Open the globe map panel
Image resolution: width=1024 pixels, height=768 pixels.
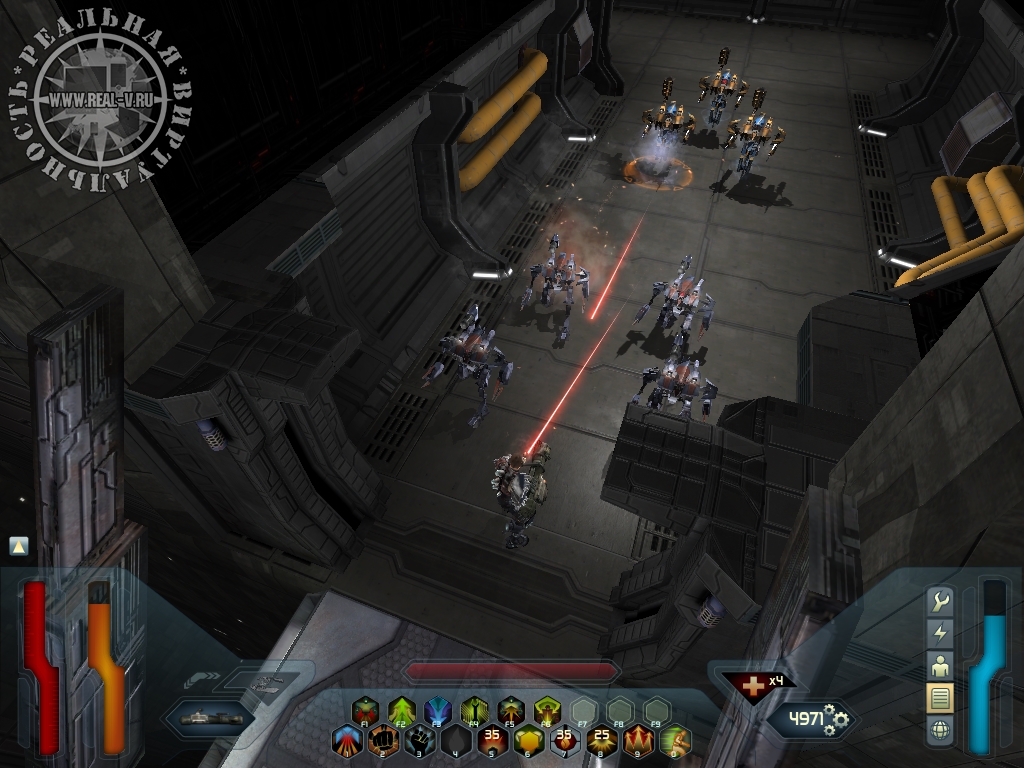(x=940, y=729)
